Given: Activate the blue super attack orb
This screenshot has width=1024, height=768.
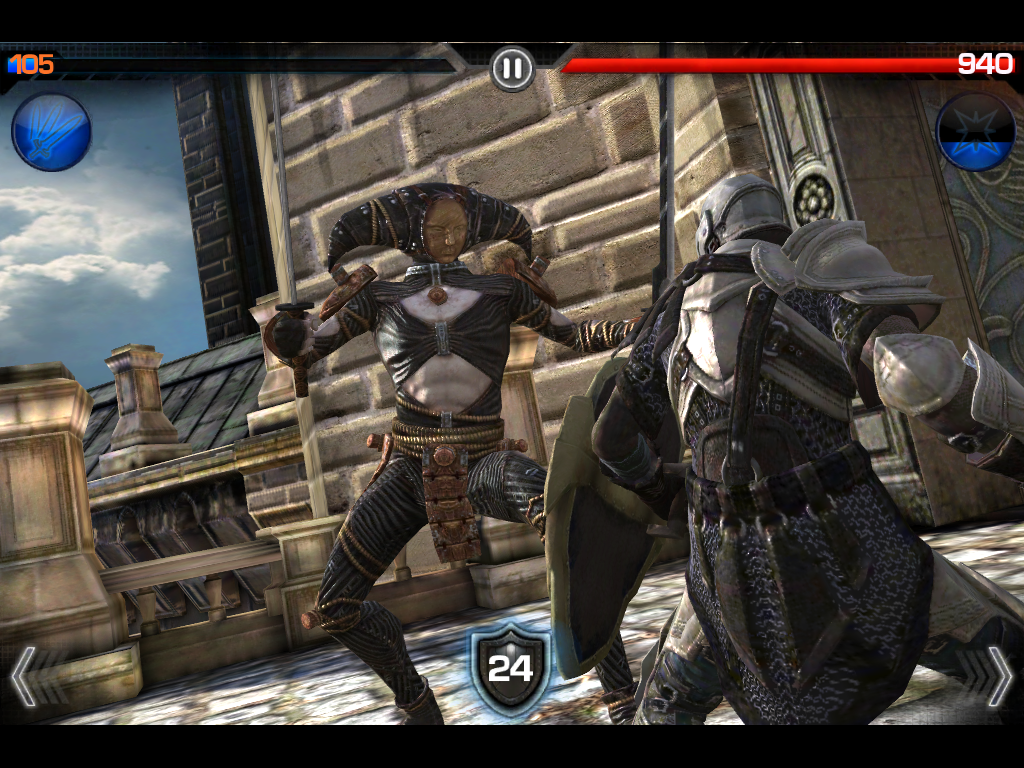Looking at the screenshot, I should [51, 132].
